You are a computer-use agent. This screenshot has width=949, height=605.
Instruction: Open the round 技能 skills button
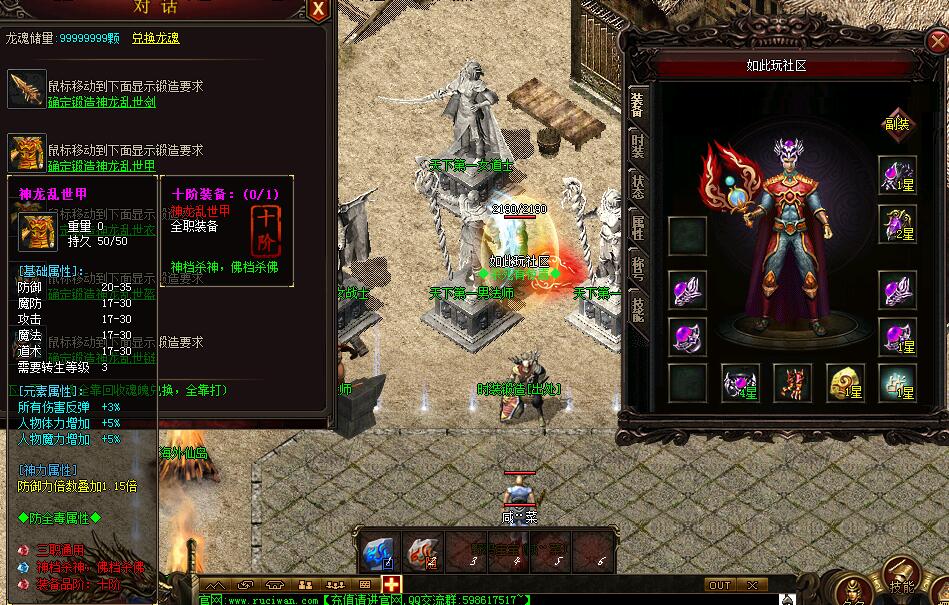click(902, 585)
